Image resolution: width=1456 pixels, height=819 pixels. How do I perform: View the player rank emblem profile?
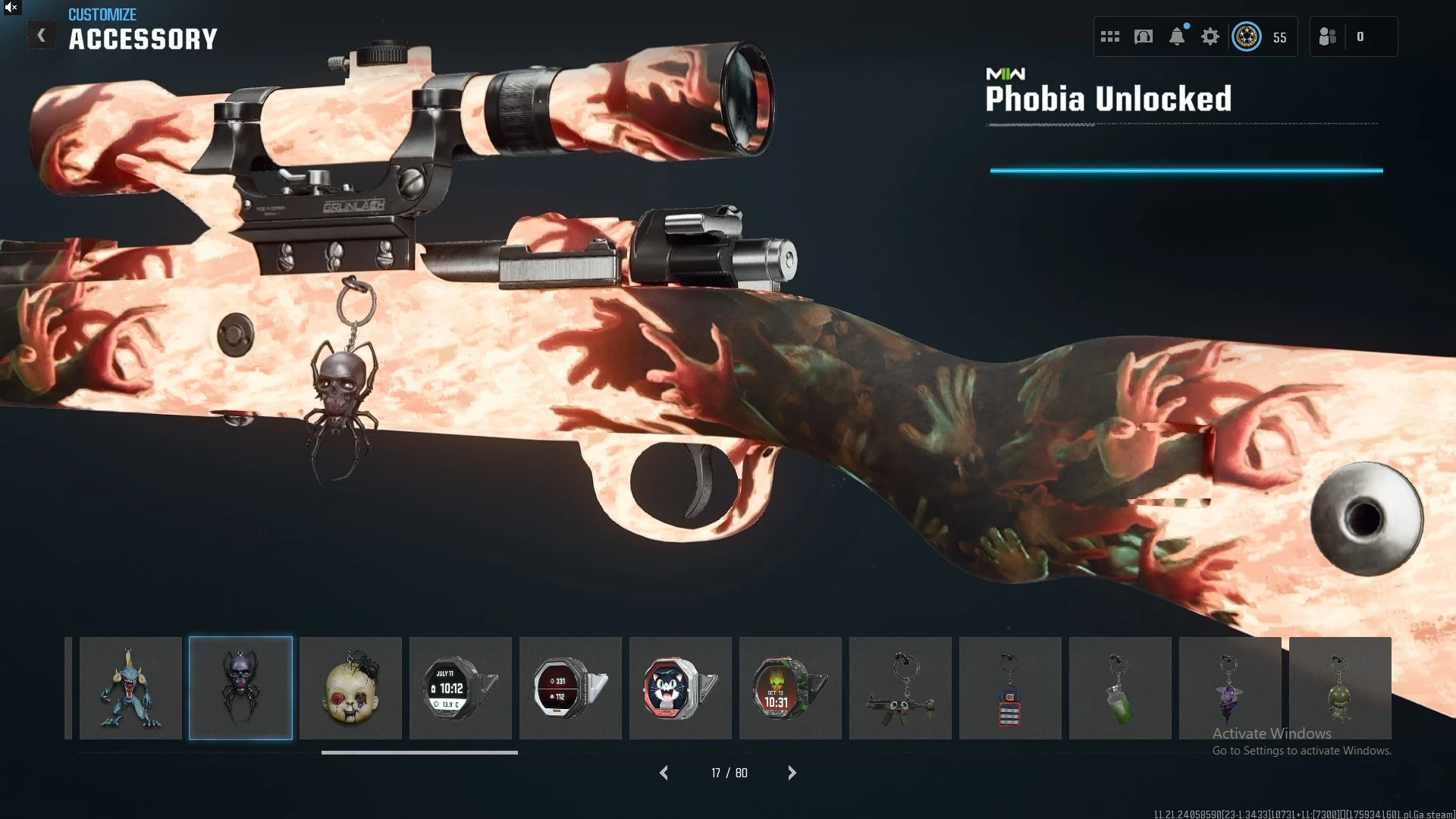tap(1247, 36)
